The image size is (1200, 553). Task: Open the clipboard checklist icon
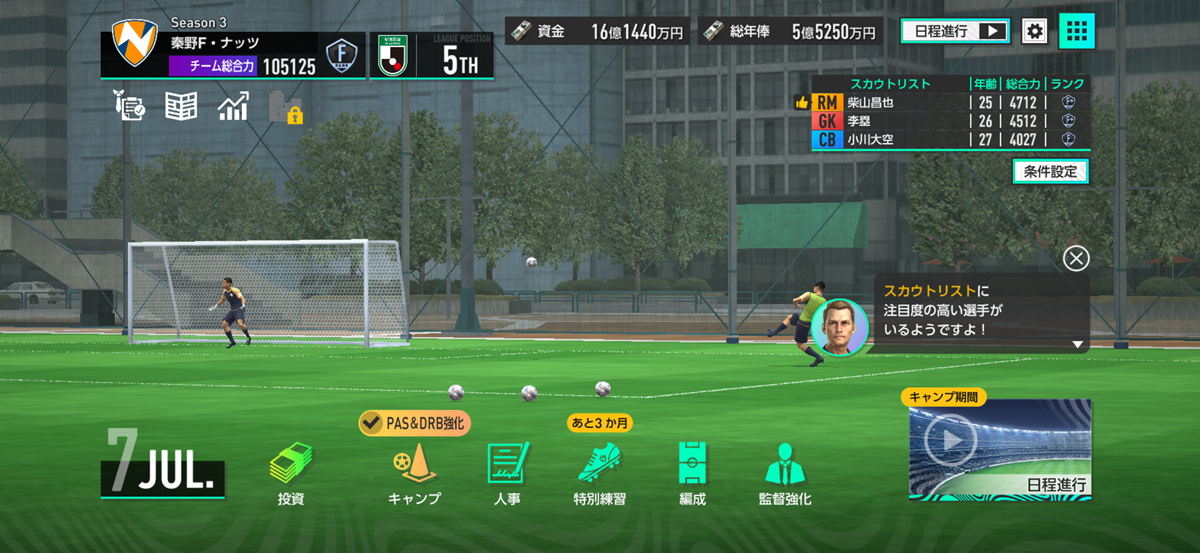click(x=131, y=107)
